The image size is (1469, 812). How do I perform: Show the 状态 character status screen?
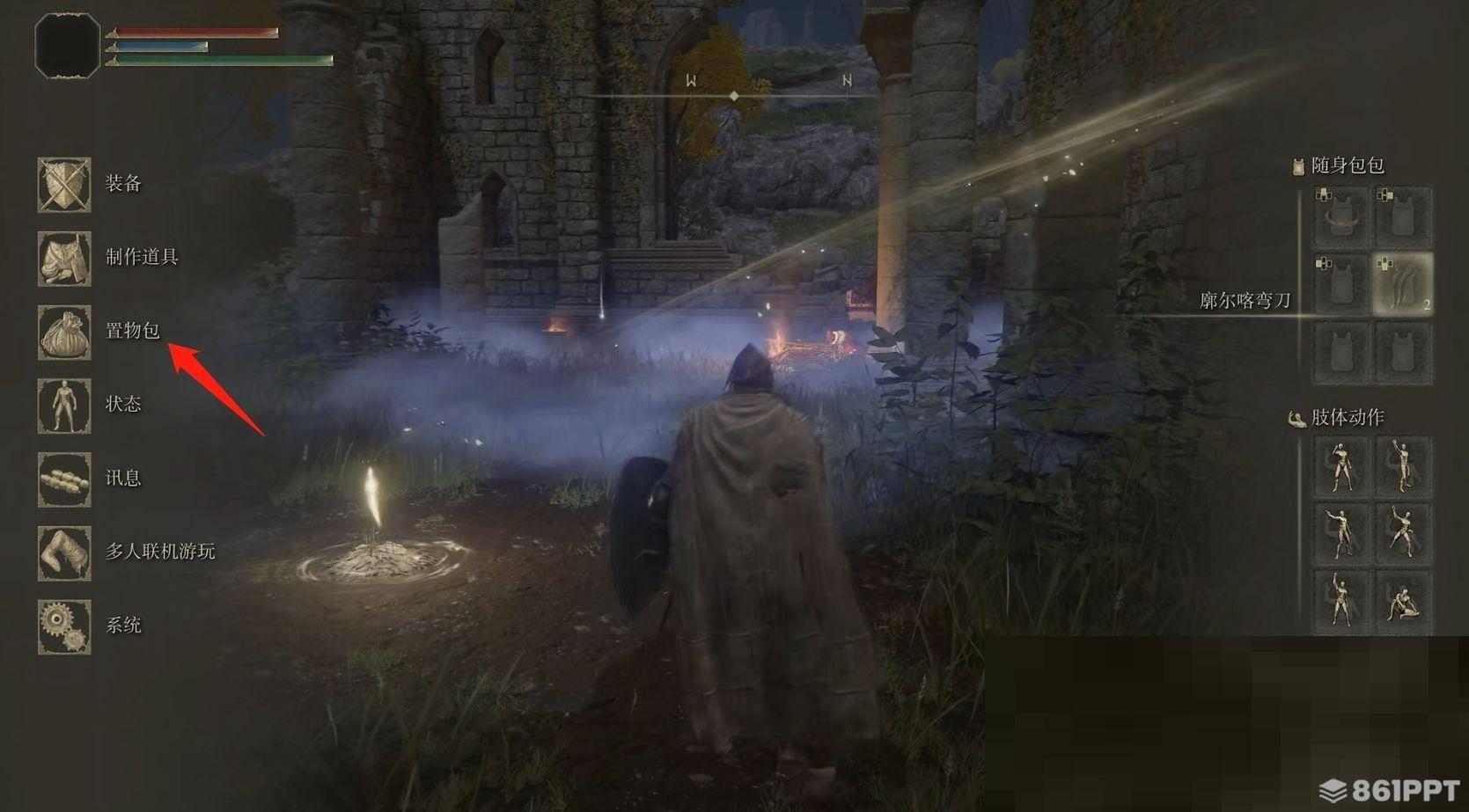pyautogui.click(x=64, y=406)
